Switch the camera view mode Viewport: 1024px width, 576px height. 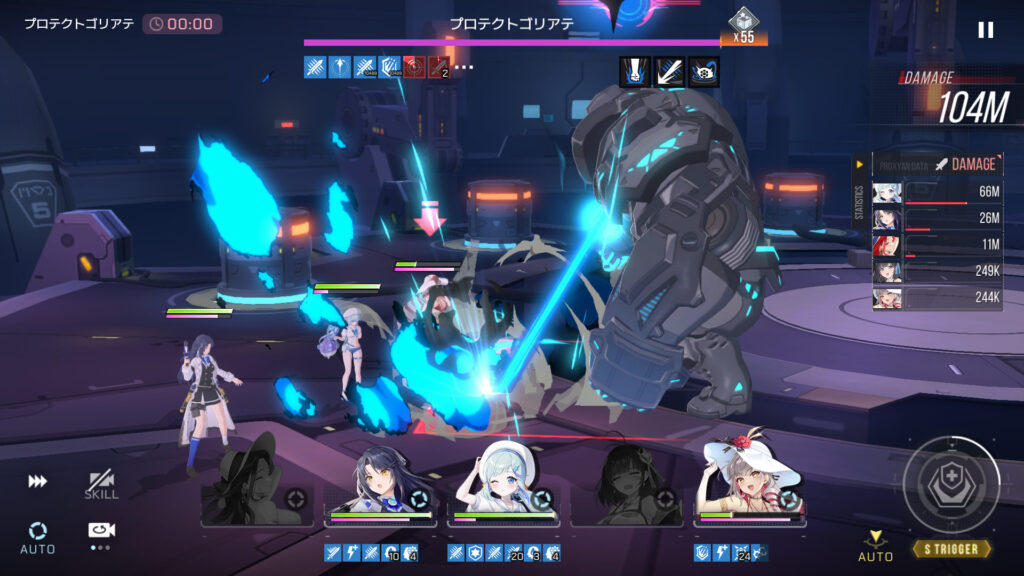[x=99, y=535]
